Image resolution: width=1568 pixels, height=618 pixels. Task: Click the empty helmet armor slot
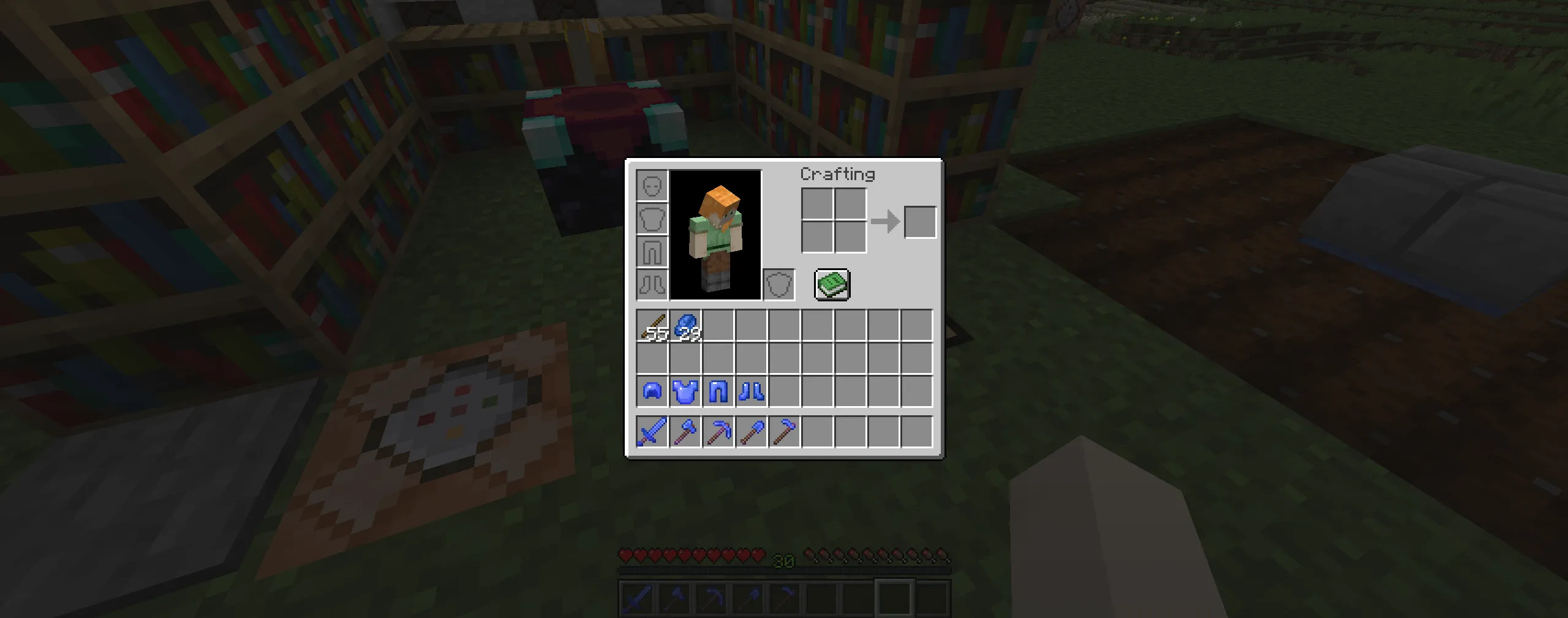652,184
